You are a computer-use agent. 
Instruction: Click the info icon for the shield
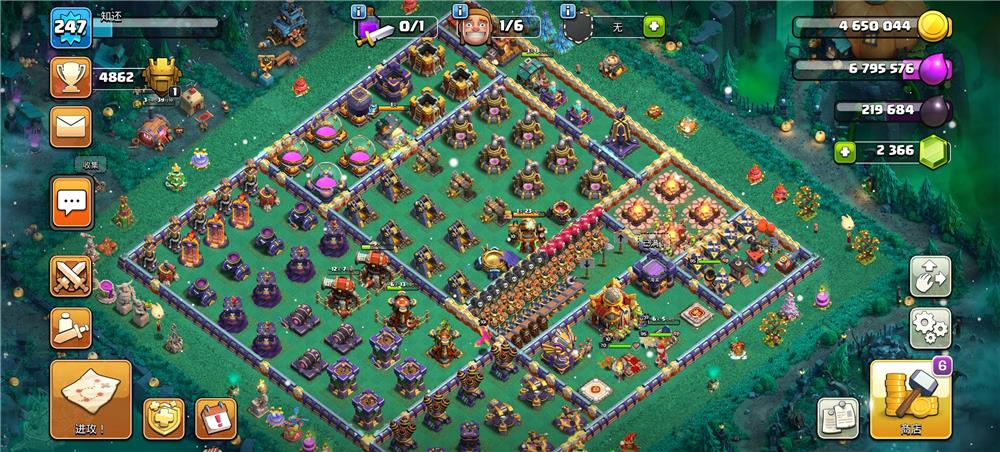[567, 12]
